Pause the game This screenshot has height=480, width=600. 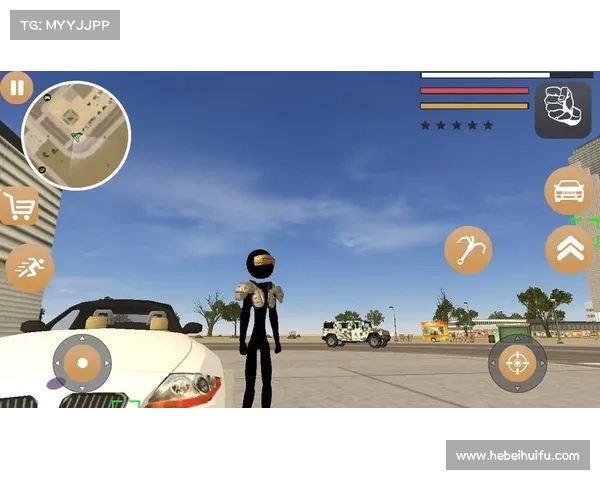16,88
